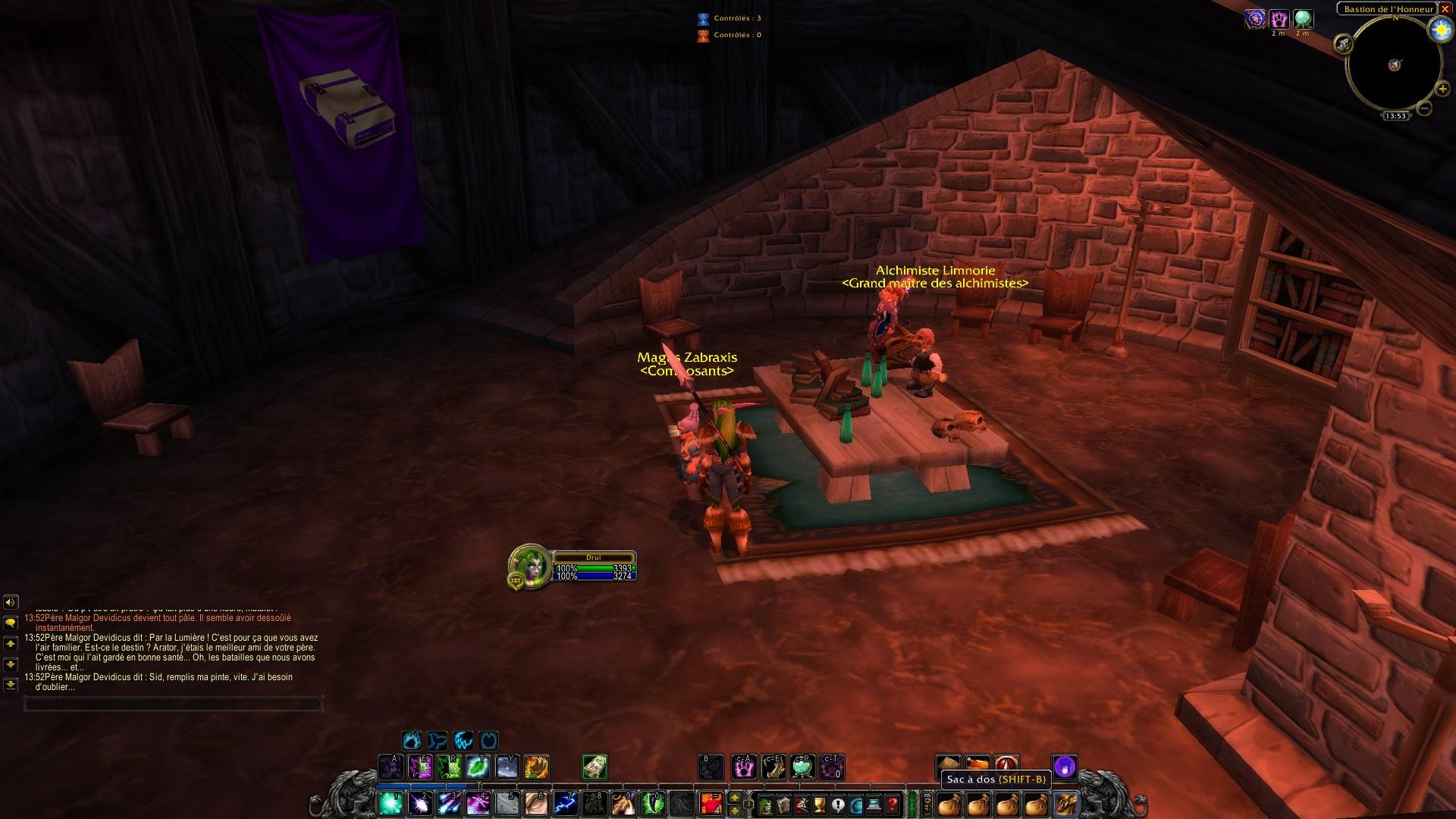The height and width of the screenshot is (819, 1456).
Task: Zoom out the minimap with the minus button
Action: pos(1424,108)
